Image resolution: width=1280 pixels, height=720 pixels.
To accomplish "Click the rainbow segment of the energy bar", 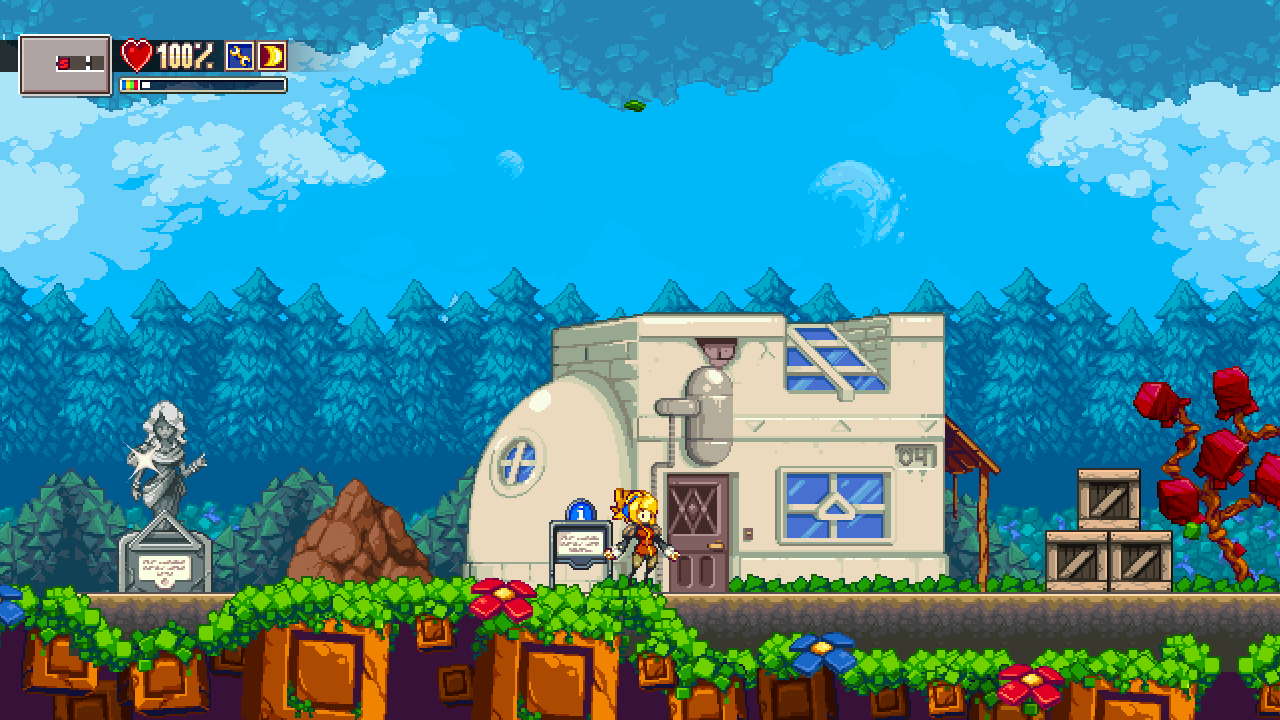I will [x=129, y=83].
